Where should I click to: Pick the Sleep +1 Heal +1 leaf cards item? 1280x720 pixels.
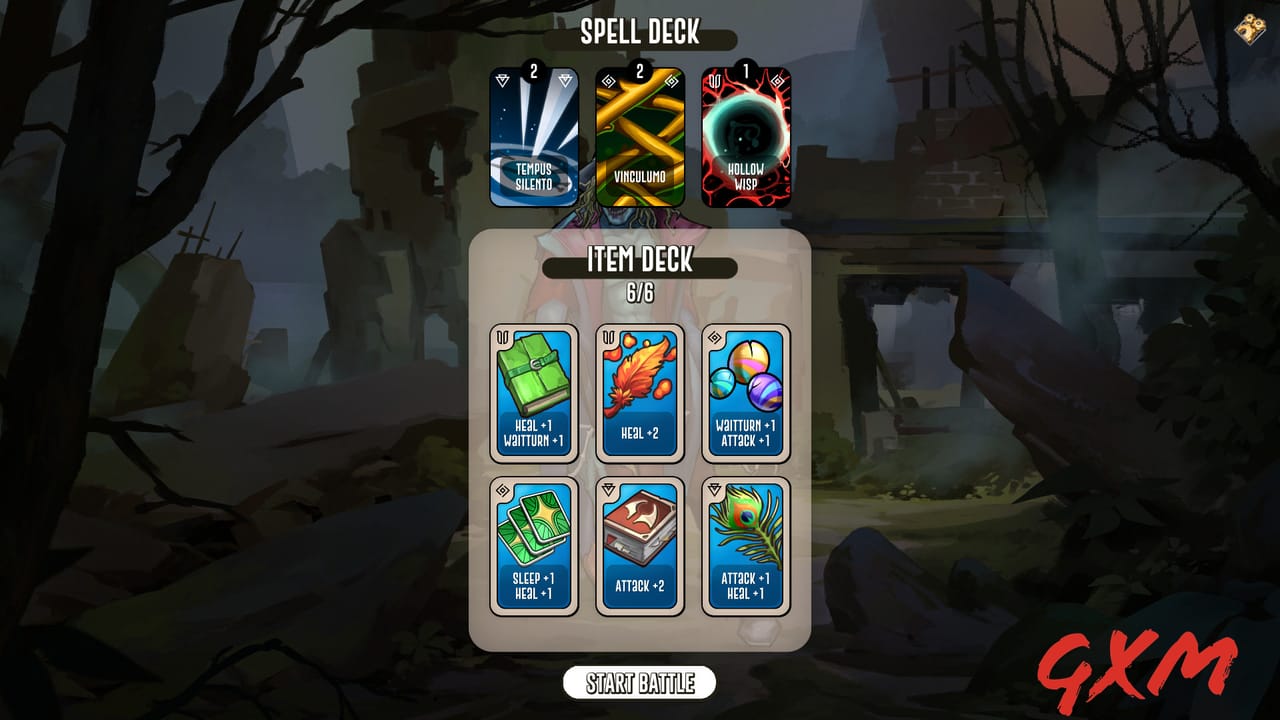[x=534, y=545]
